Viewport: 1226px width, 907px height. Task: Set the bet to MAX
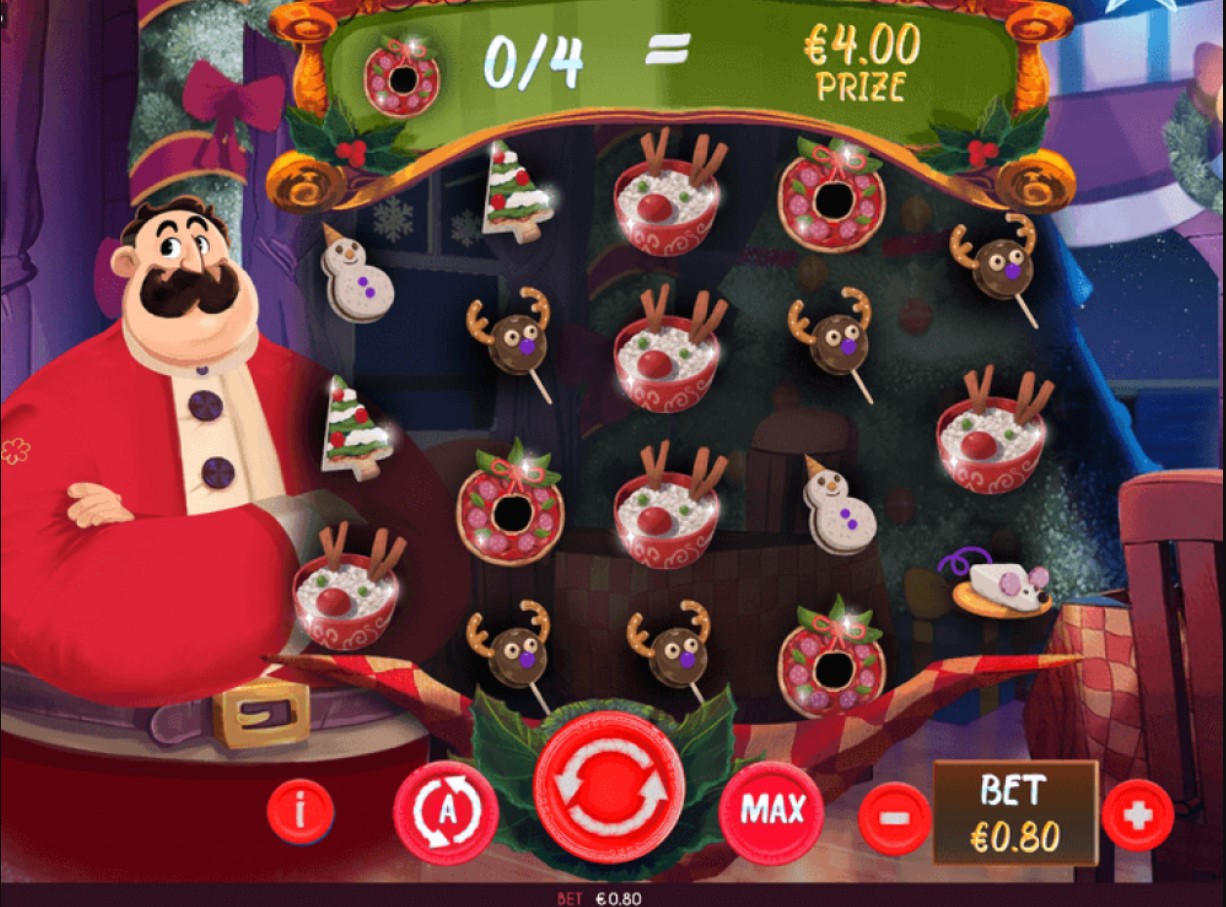[771, 811]
